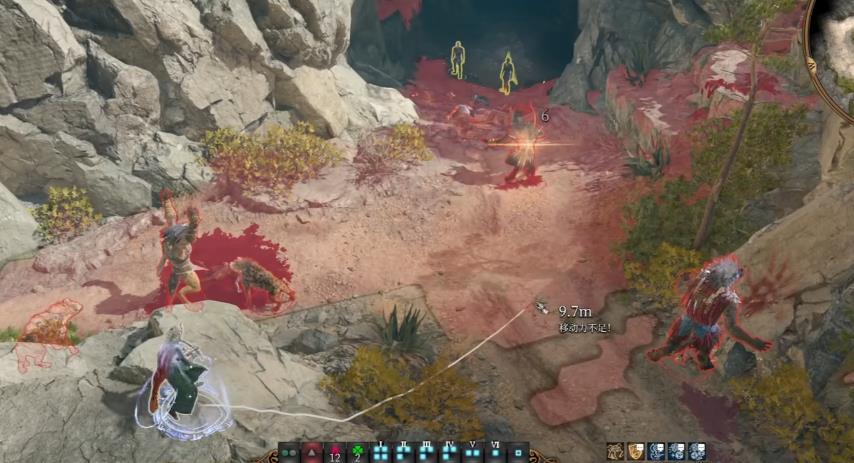This screenshot has width=854, height=463.
Task: Select level IV spell slots
Action: [450, 453]
